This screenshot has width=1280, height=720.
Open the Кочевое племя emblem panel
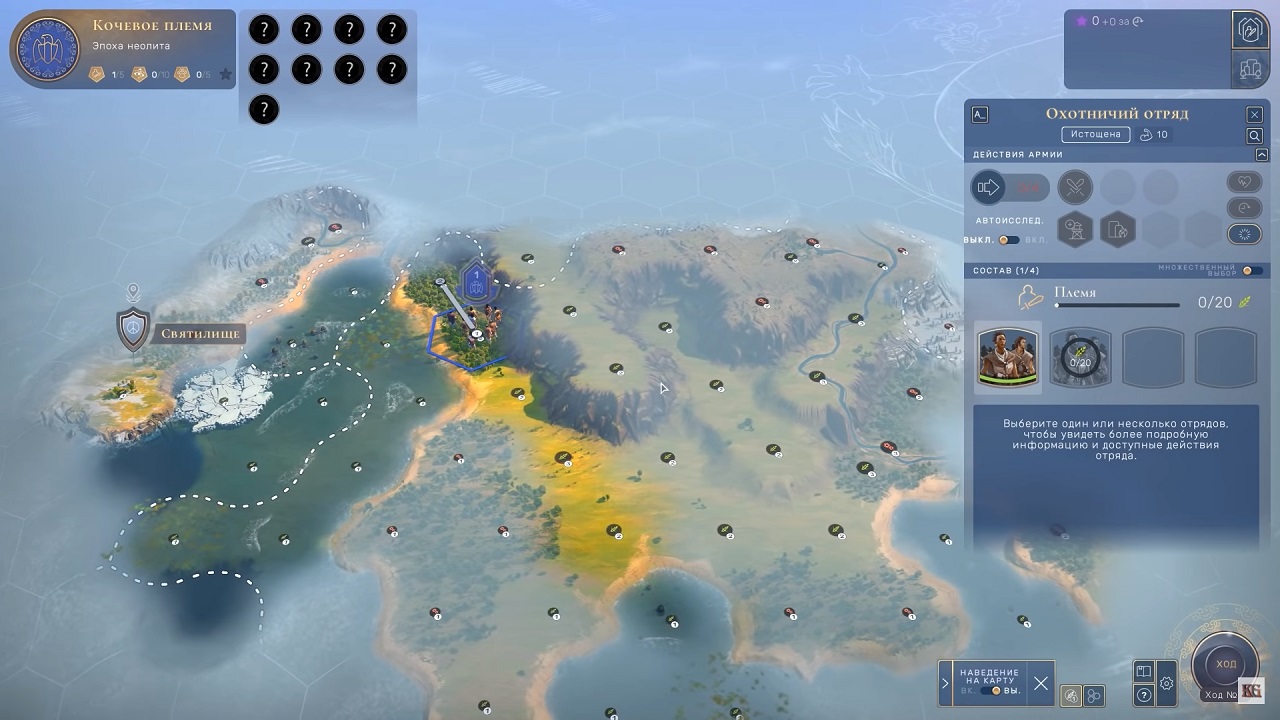pos(49,50)
